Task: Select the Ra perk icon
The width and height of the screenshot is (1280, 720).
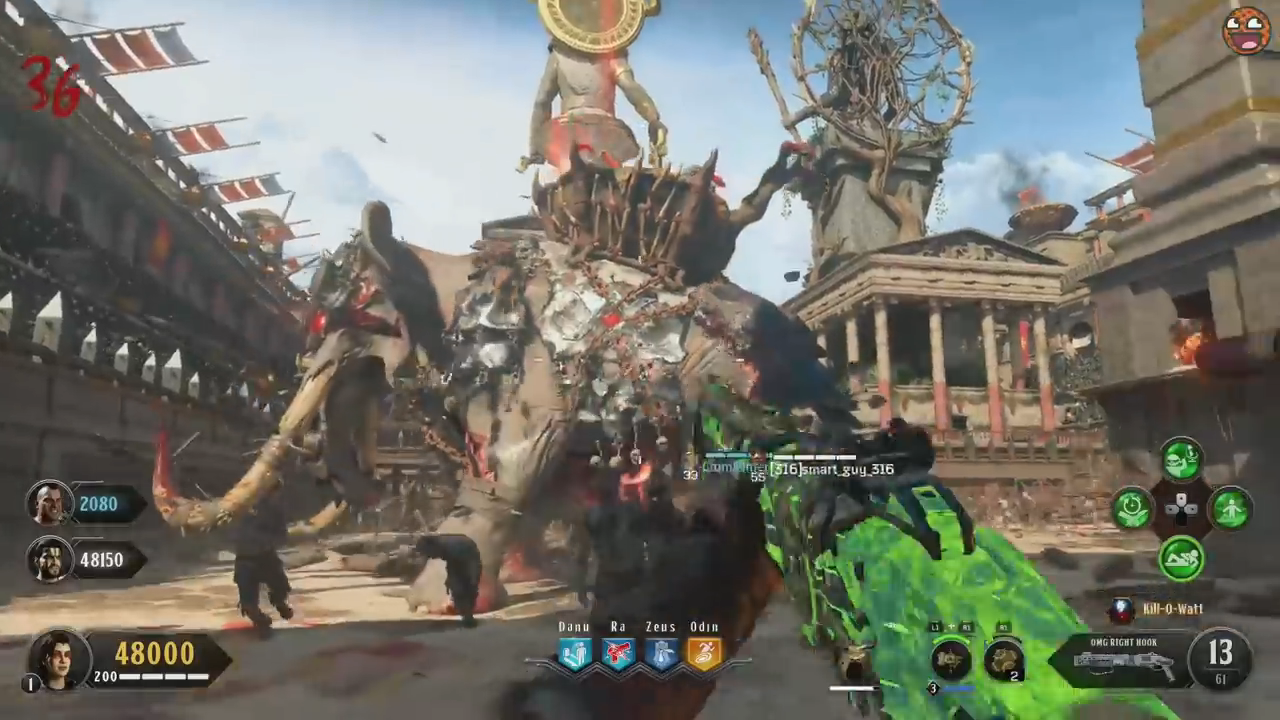Action: [x=618, y=655]
